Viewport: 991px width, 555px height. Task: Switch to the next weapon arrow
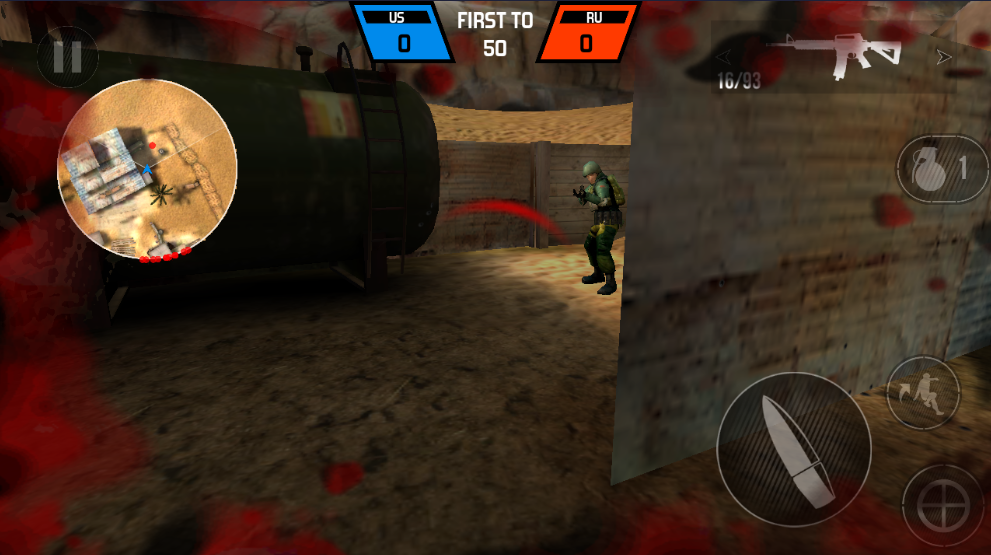pos(943,57)
